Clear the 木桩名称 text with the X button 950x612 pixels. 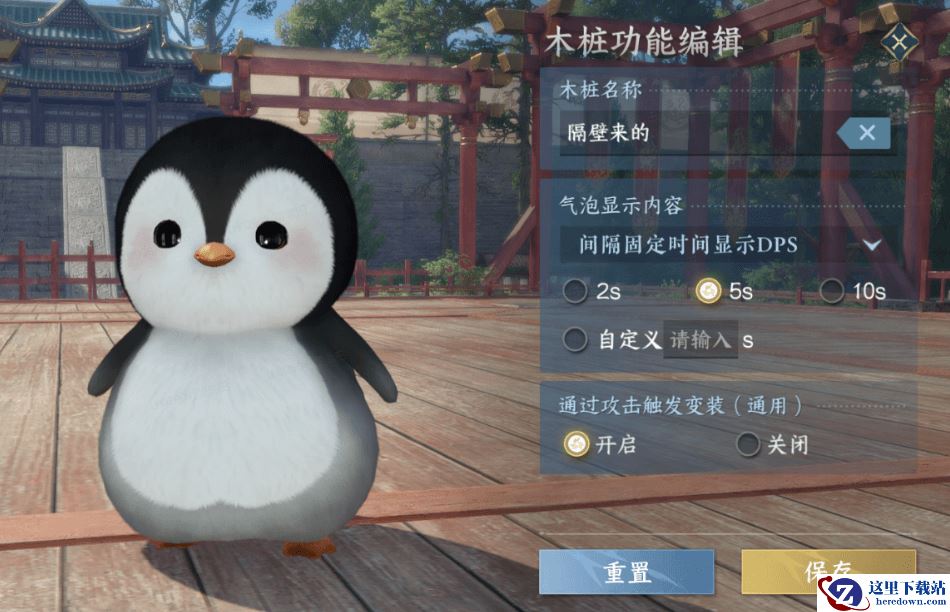tap(866, 132)
